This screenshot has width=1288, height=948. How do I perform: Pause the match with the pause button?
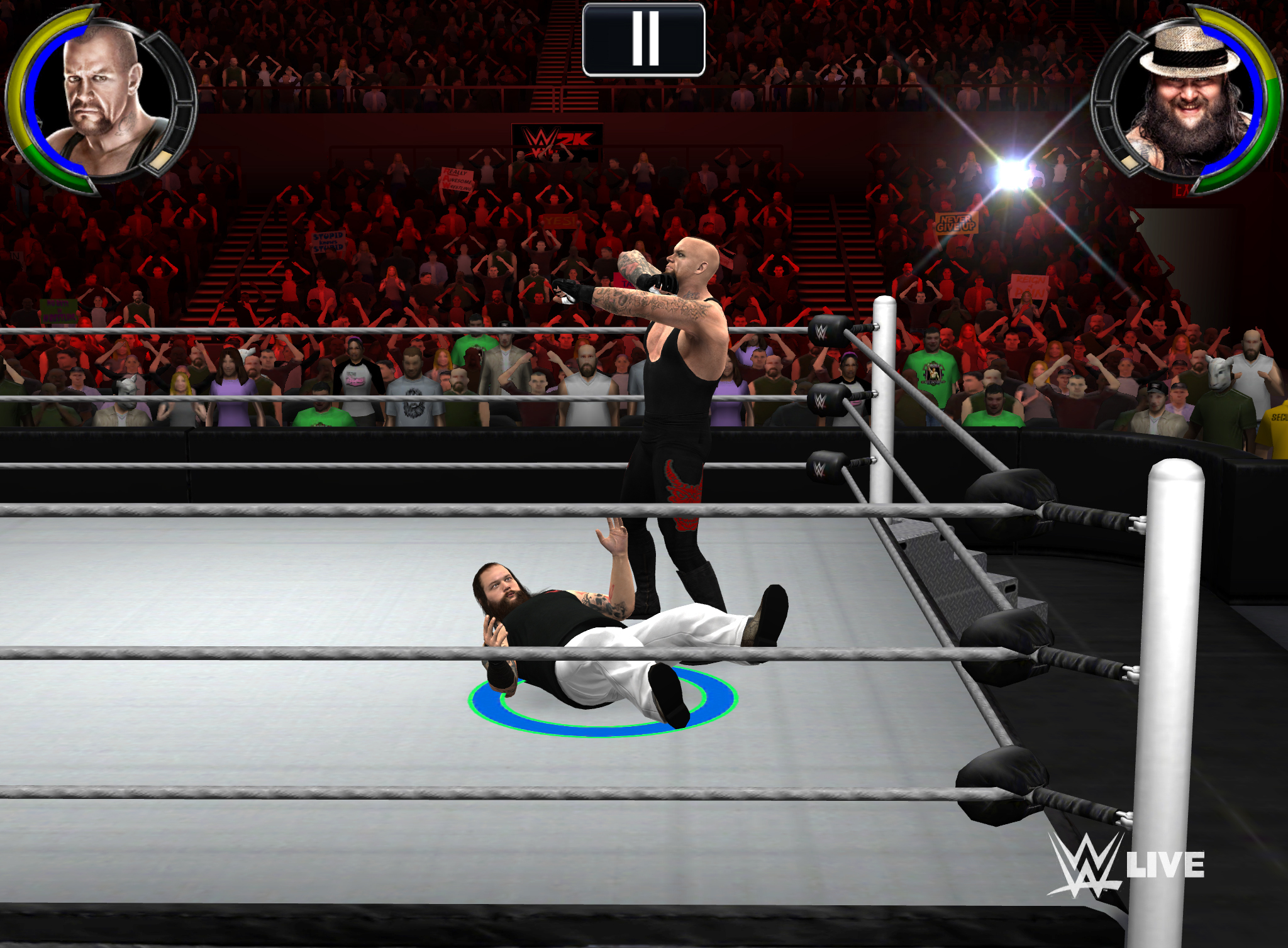coord(644,40)
